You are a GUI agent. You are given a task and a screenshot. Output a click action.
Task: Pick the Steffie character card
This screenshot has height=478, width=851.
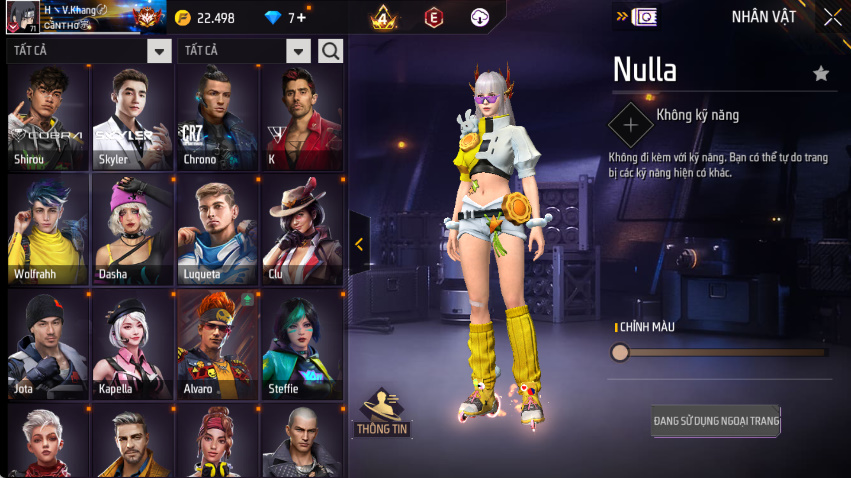point(301,345)
